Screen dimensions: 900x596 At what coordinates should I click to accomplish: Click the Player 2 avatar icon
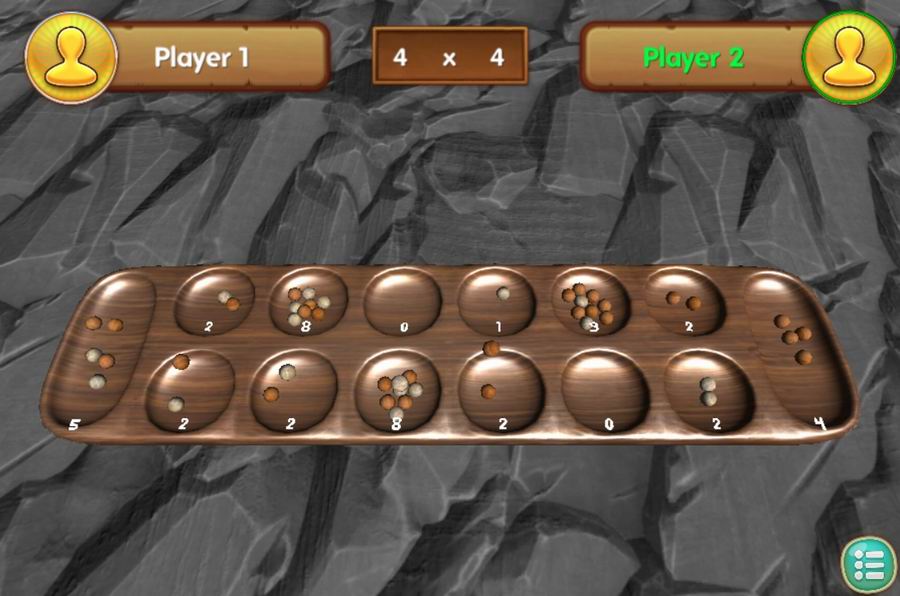tap(848, 57)
